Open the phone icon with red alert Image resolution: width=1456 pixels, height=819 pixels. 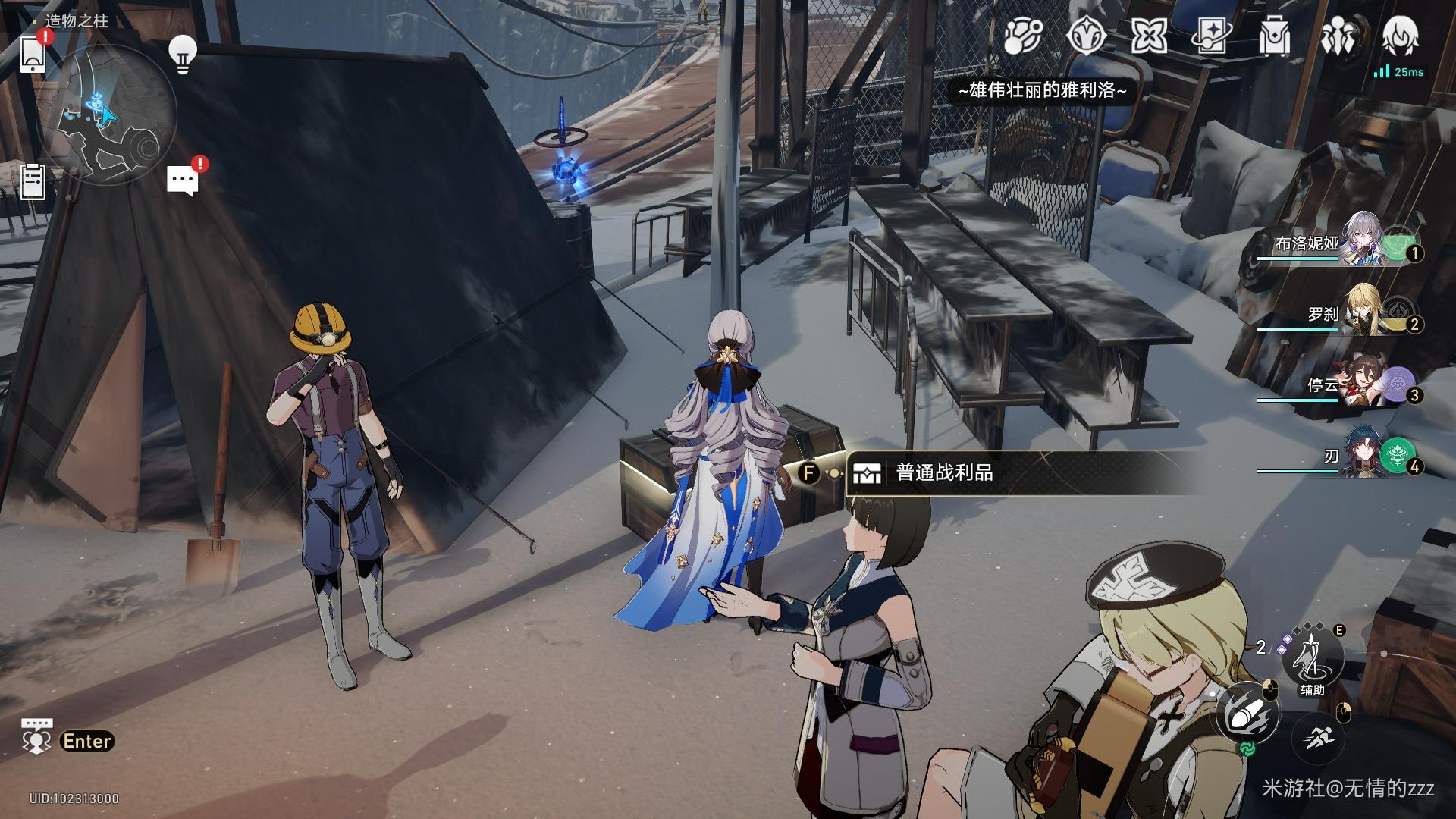tap(33, 53)
